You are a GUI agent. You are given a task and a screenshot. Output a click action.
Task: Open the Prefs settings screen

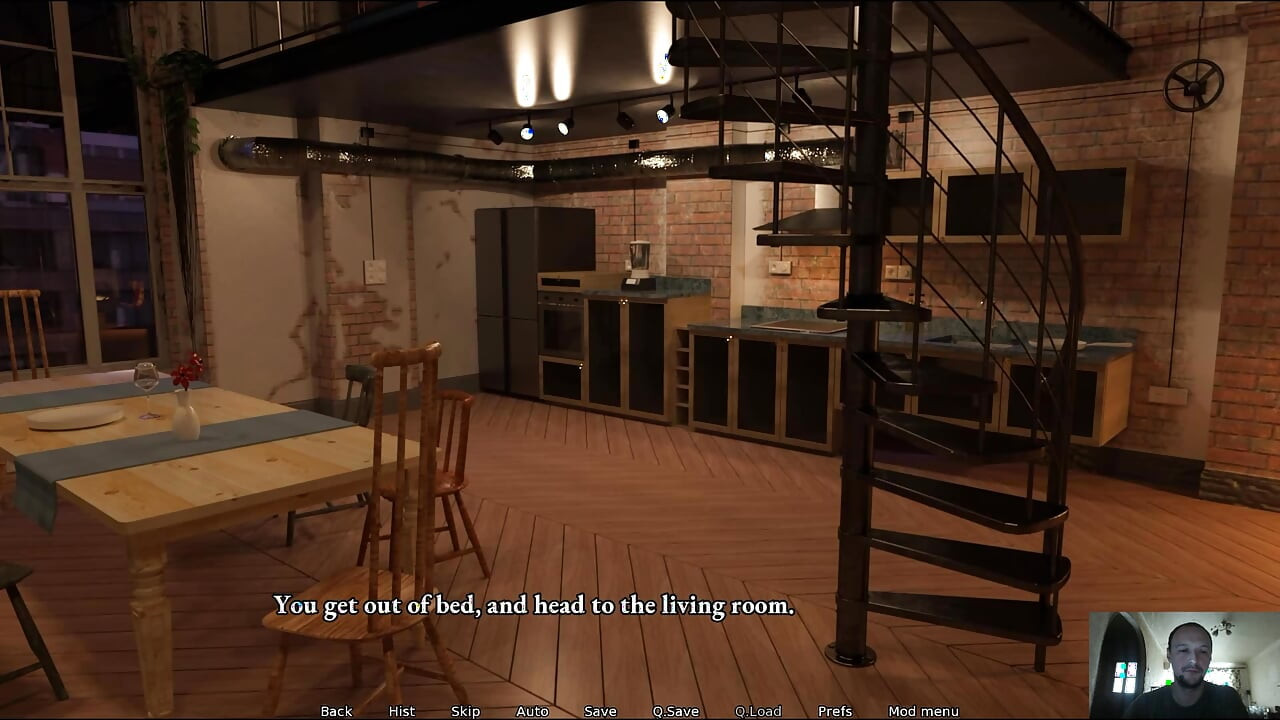coord(836,711)
